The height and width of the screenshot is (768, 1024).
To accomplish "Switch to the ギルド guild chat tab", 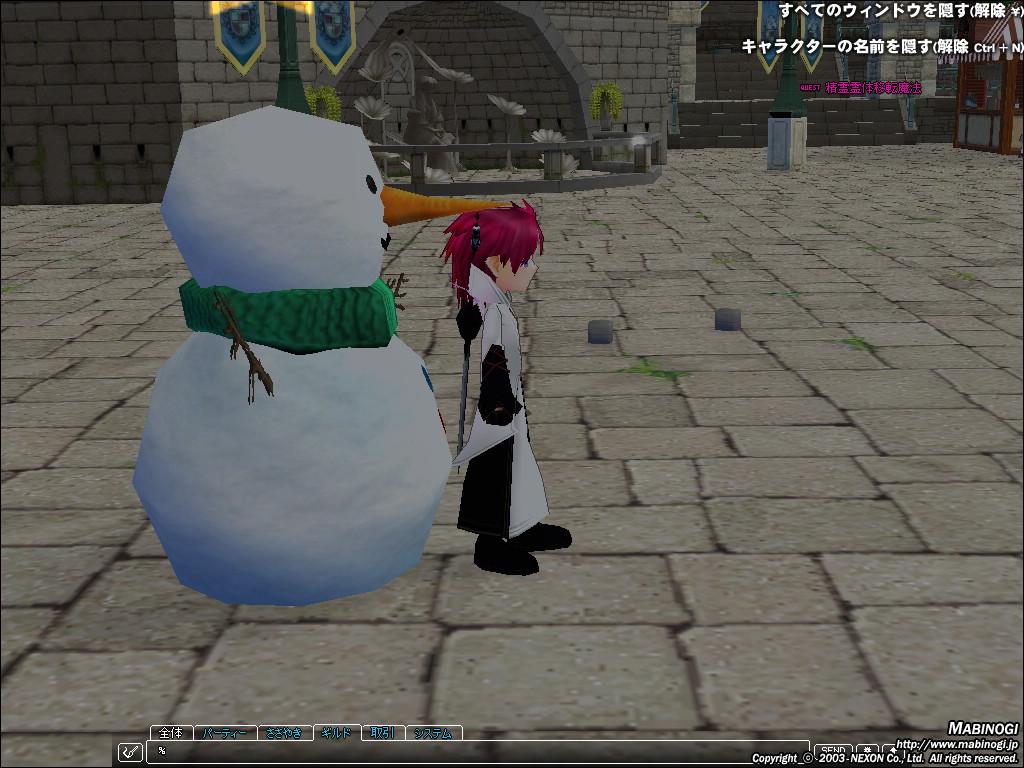I will point(336,733).
